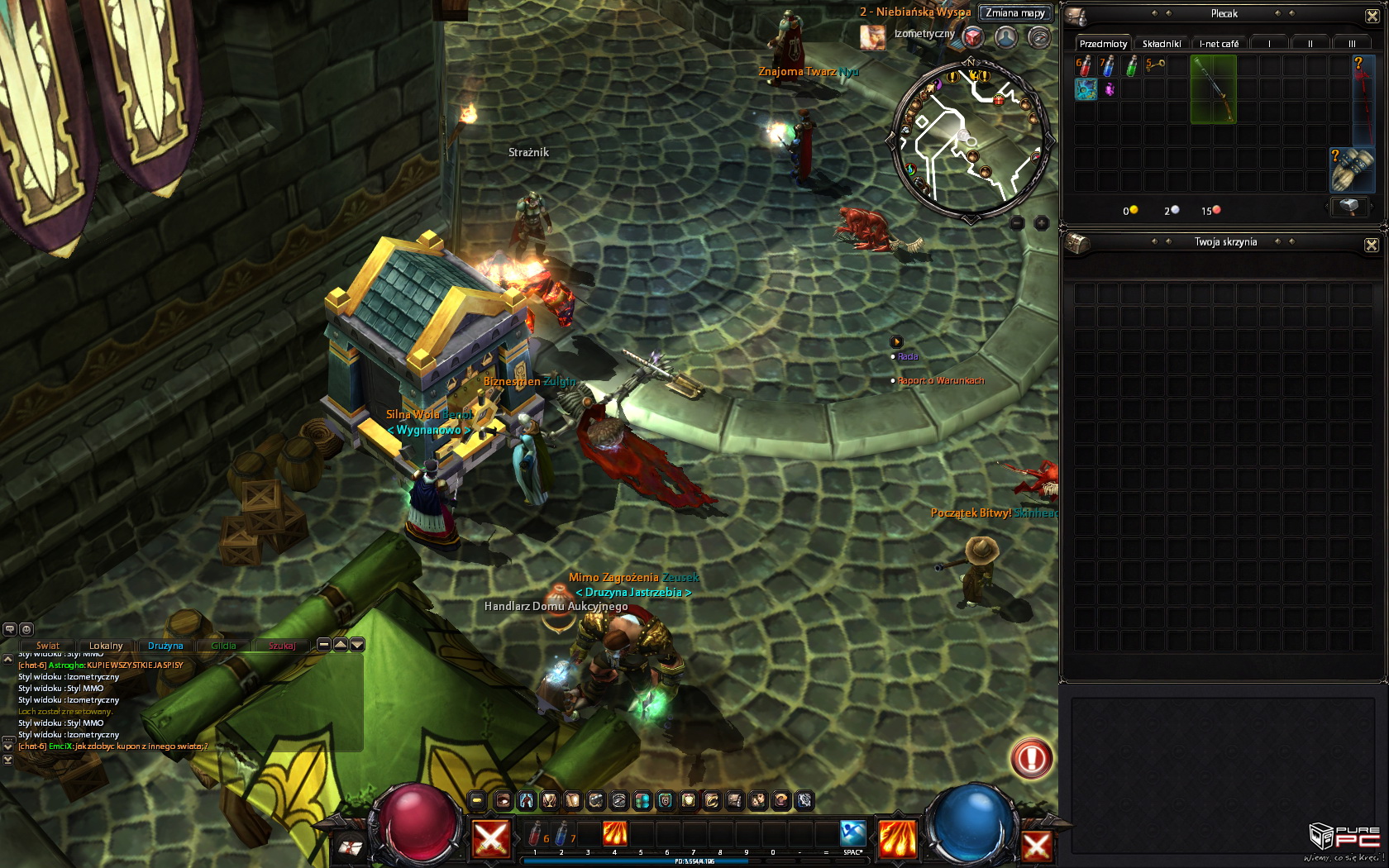Open the I-net café tab
1389x868 pixels.
click(x=1219, y=44)
